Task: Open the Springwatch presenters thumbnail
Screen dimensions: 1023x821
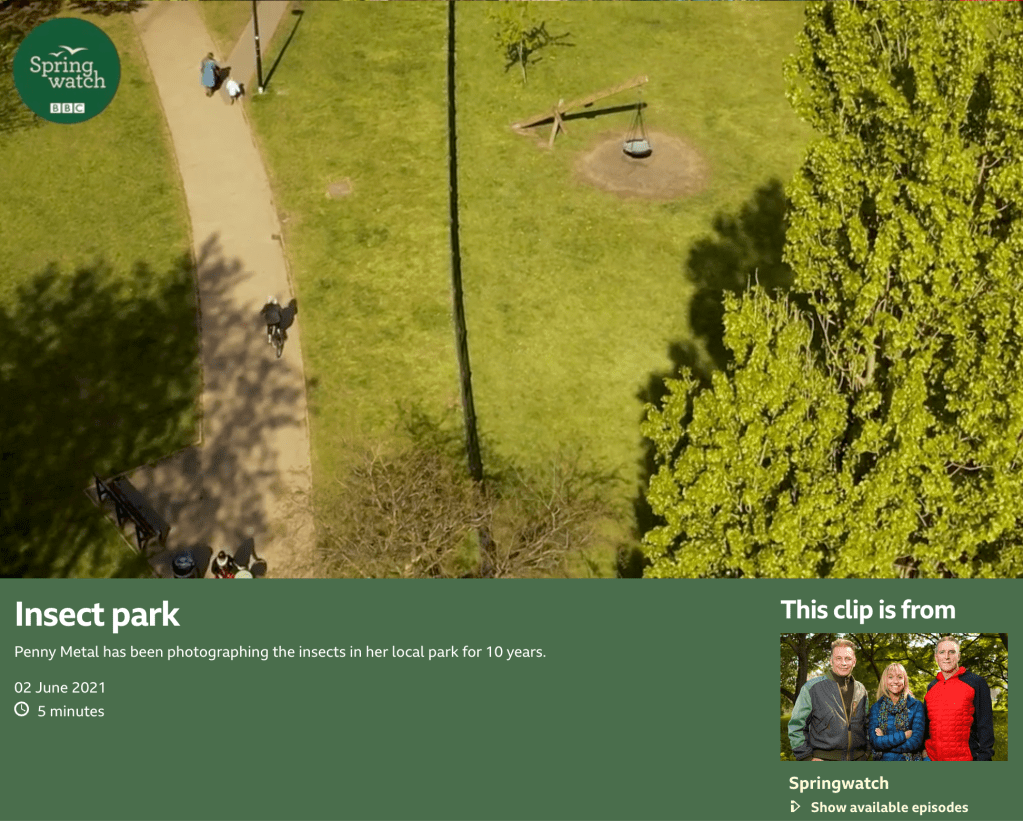Action: [893, 696]
